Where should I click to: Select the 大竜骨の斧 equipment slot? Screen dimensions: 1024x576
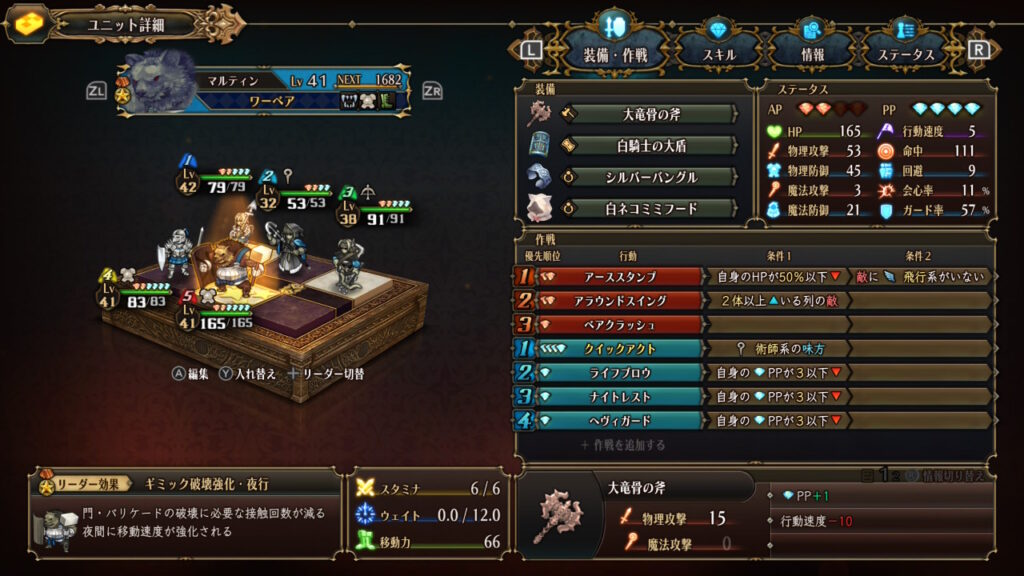point(650,114)
